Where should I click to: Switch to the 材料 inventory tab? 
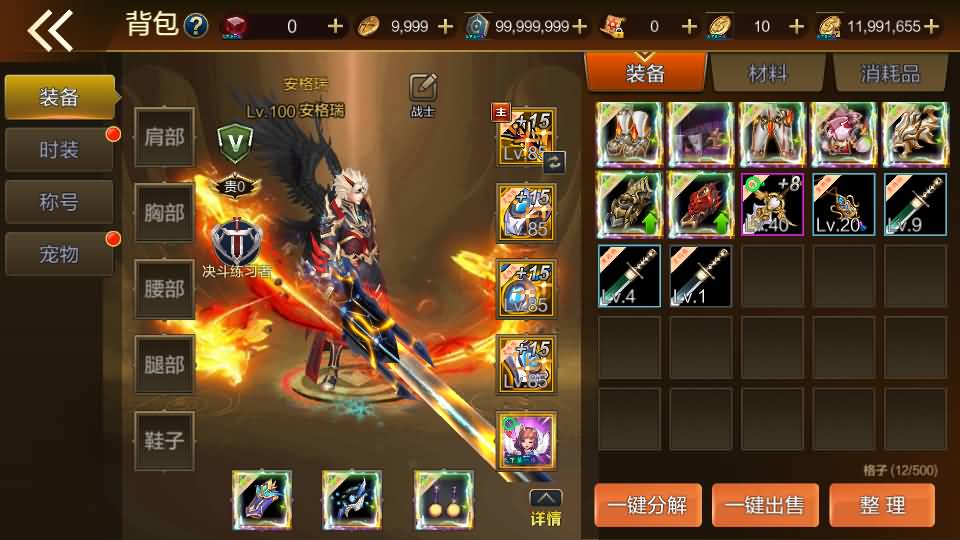pos(767,73)
